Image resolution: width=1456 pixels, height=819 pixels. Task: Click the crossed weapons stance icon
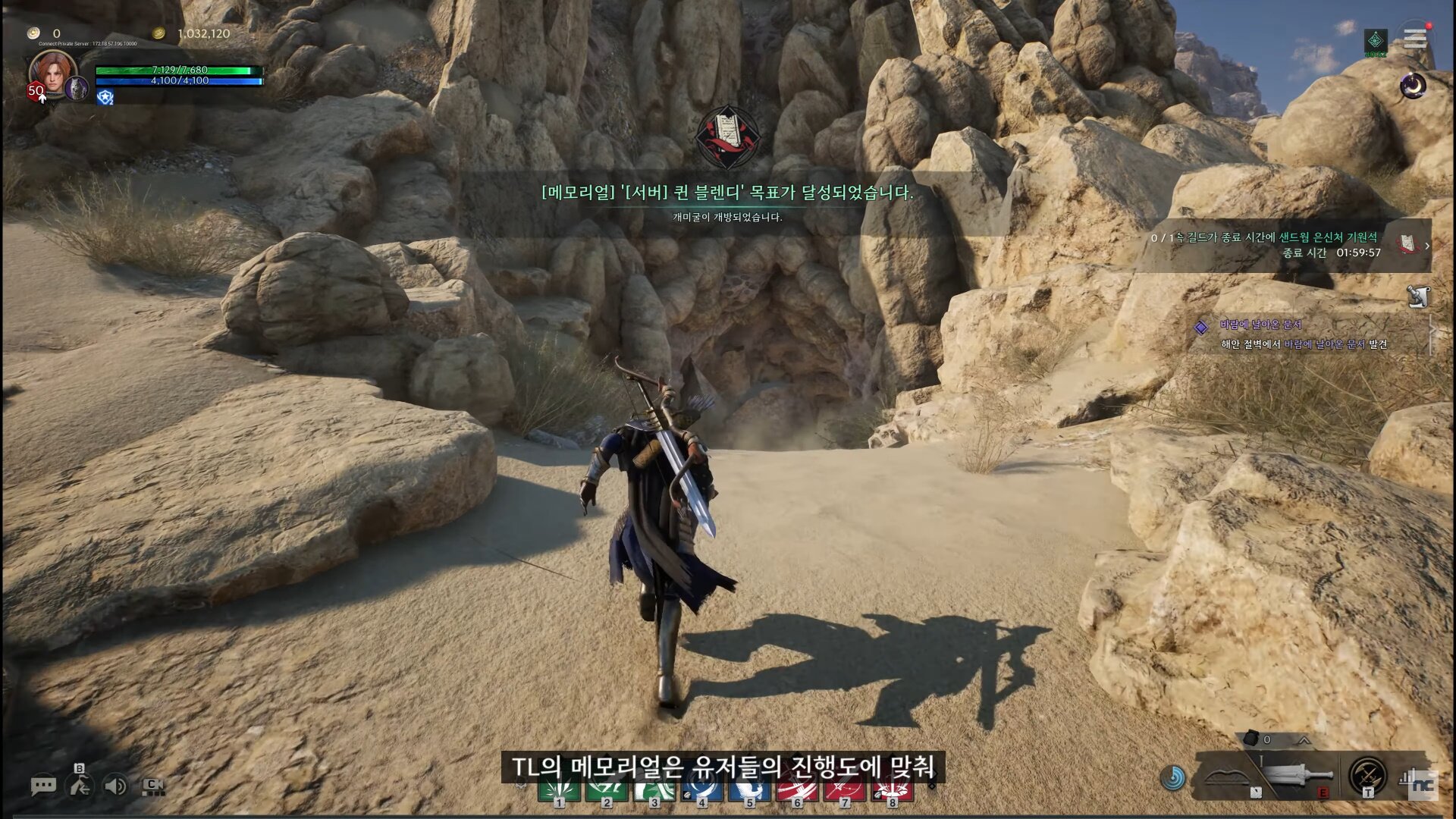coord(1368,775)
